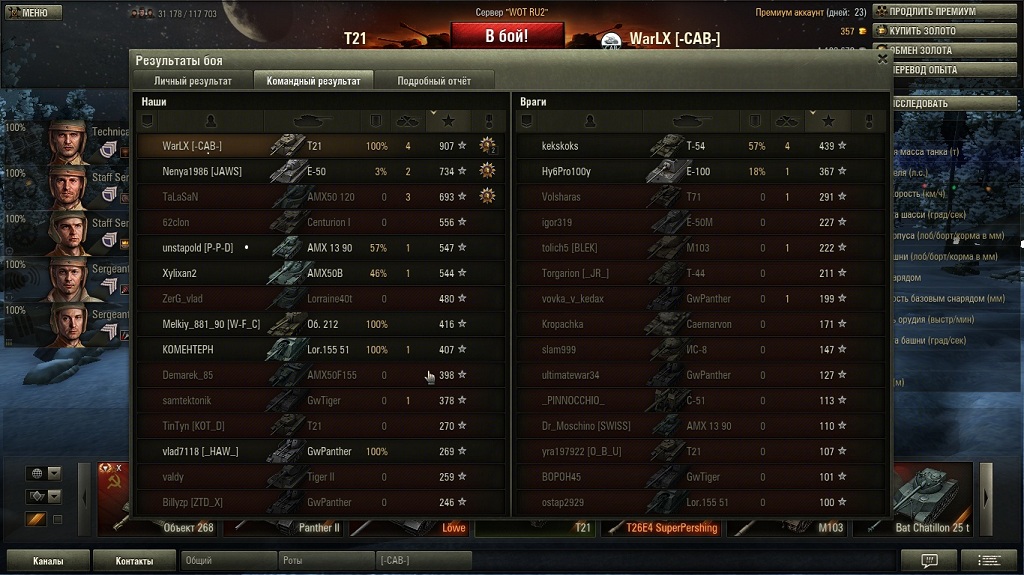Click enemy player Hy6Pro100y row
This screenshot has height=575, width=1024.
pos(700,172)
